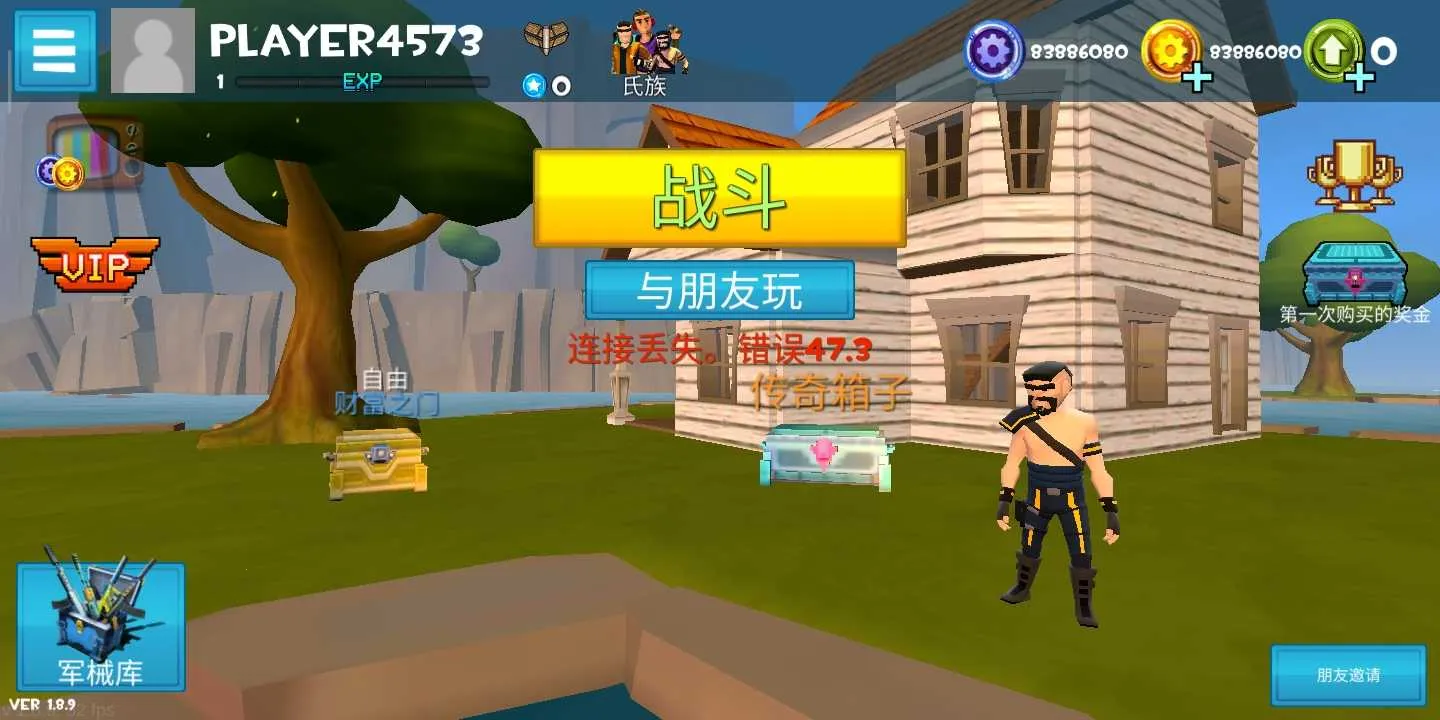Tap the + next to gold gear currency

click(1196, 75)
